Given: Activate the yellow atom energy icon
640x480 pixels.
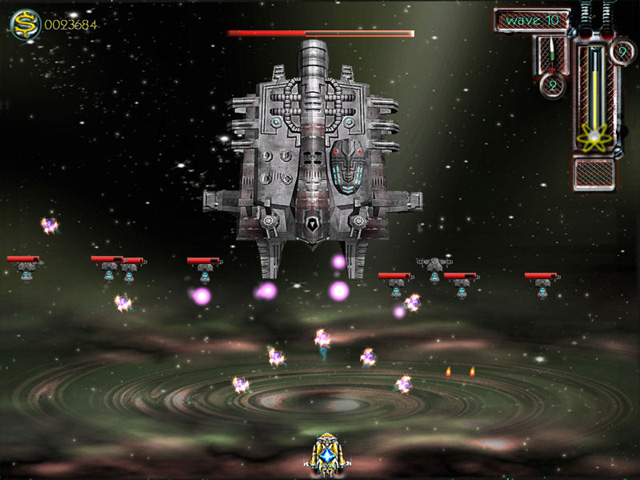Looking at the screenshot, I should (x=595, y=137).
